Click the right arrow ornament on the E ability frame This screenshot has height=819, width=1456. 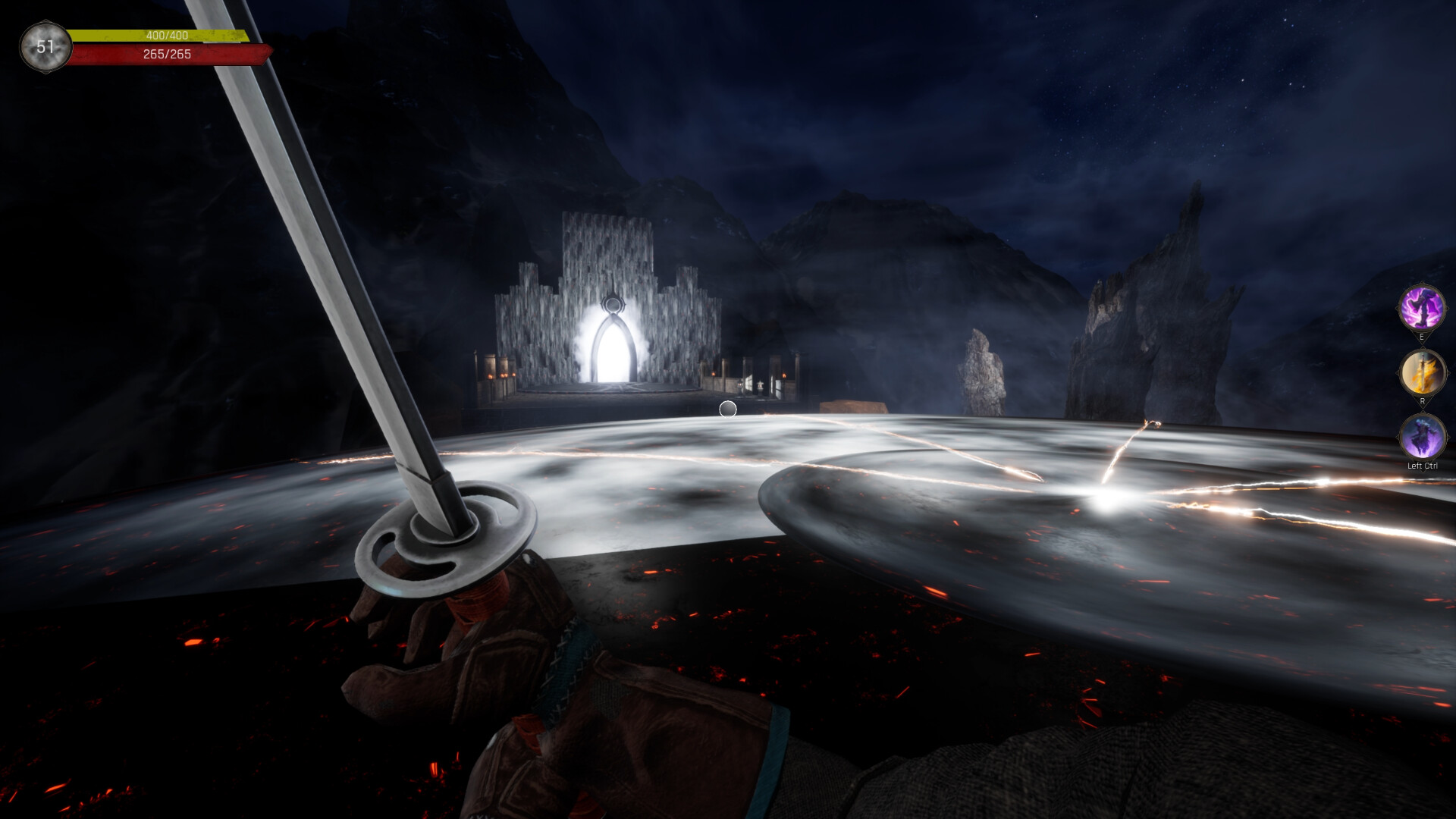click(x=1447, y=309)
